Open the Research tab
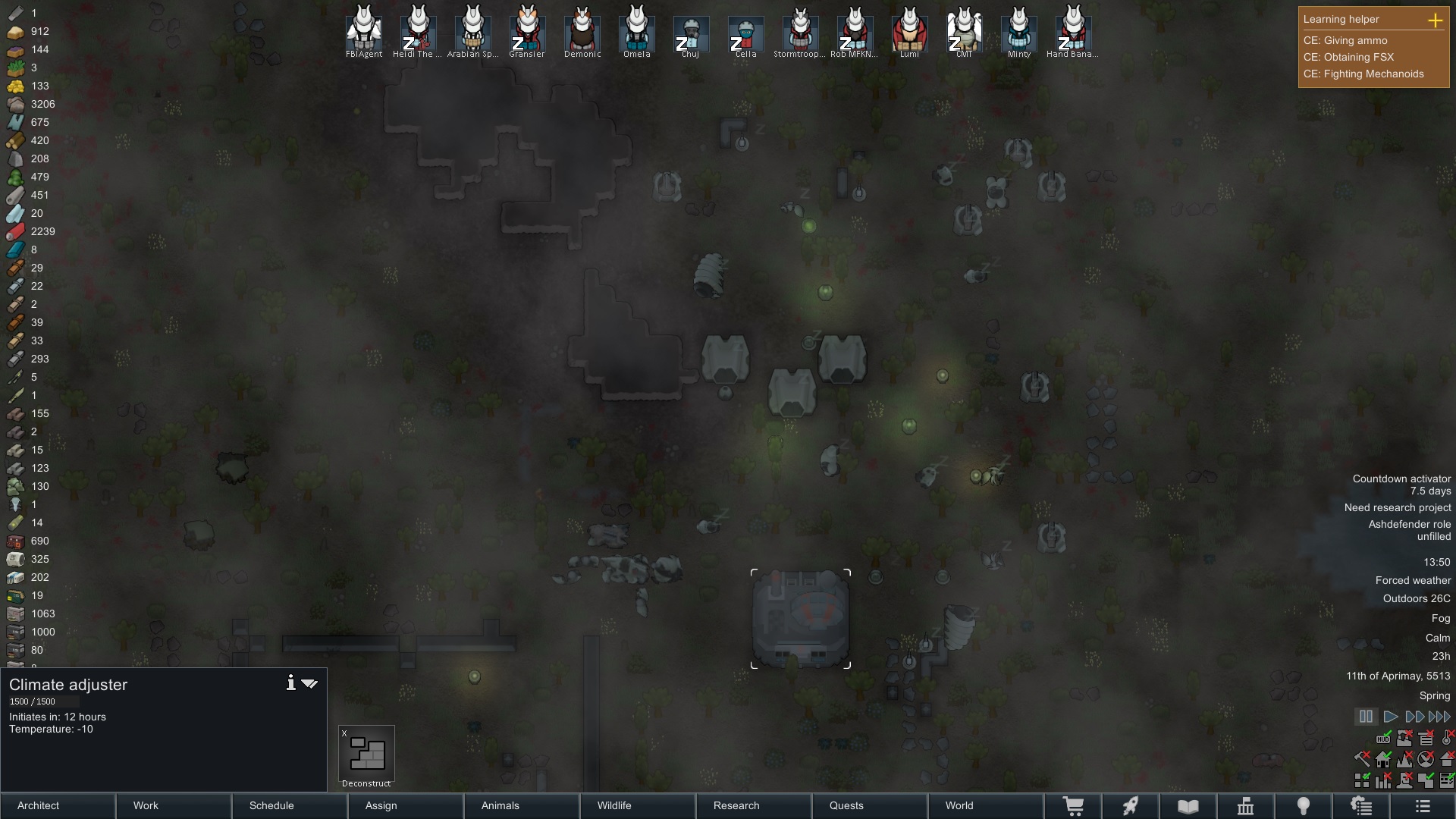 [x=736, y=806]
